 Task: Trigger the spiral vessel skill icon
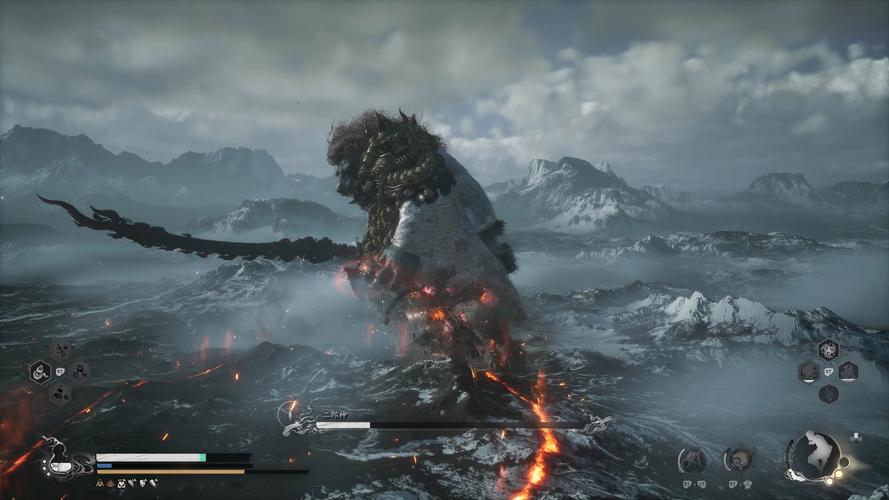[x=738, y=459]
